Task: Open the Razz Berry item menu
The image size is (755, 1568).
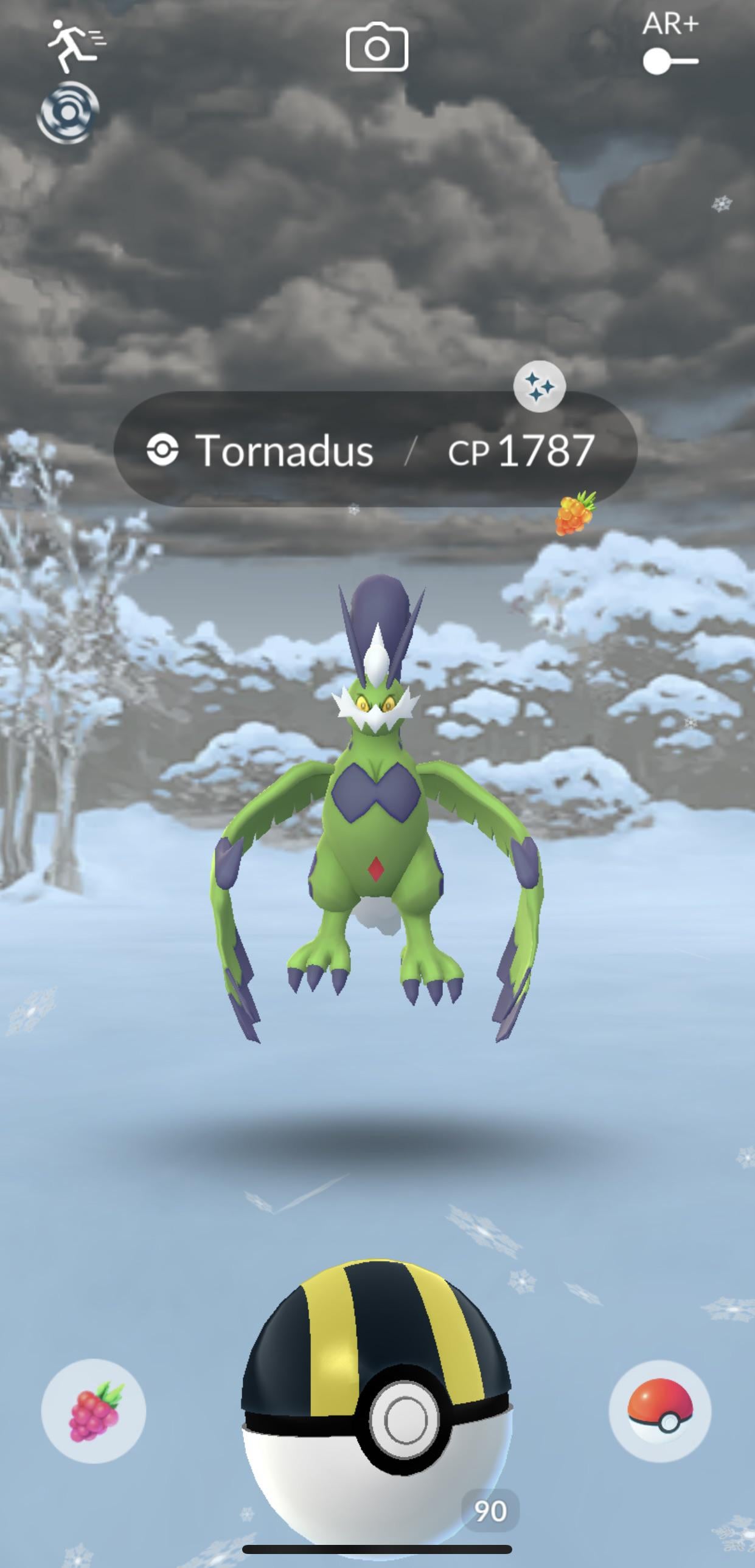Action: coord(94,1411)
